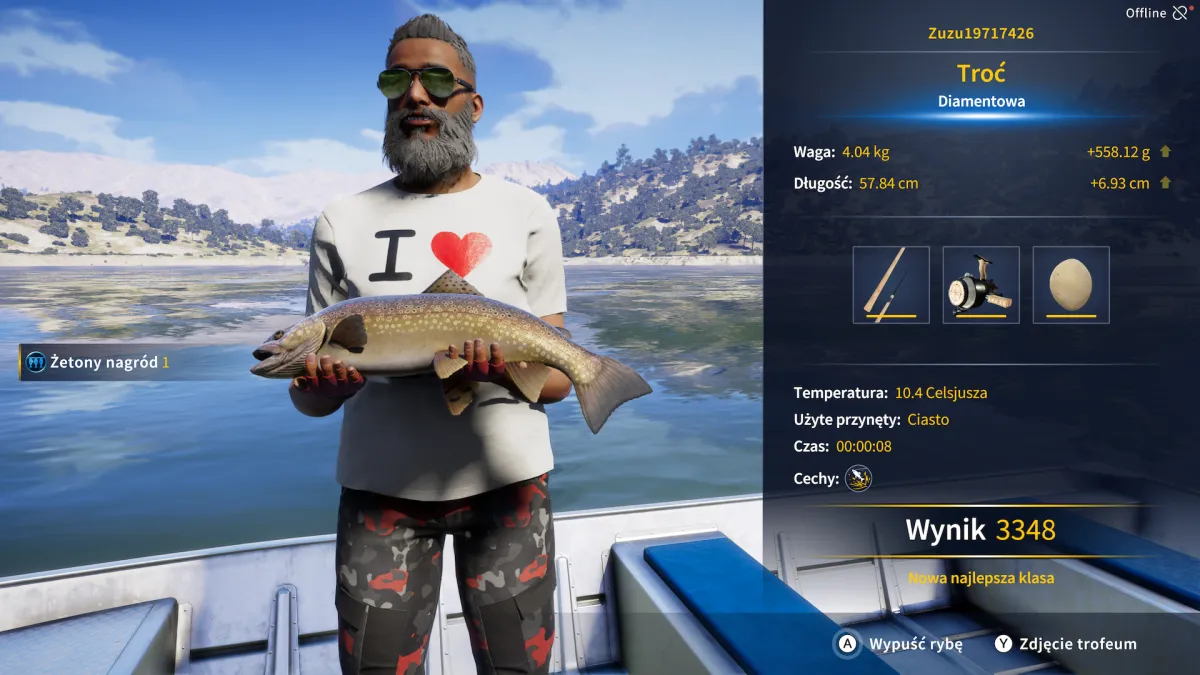
Task: Inspect the fish trait icon beside Cechy
Action: coord(858,479)
